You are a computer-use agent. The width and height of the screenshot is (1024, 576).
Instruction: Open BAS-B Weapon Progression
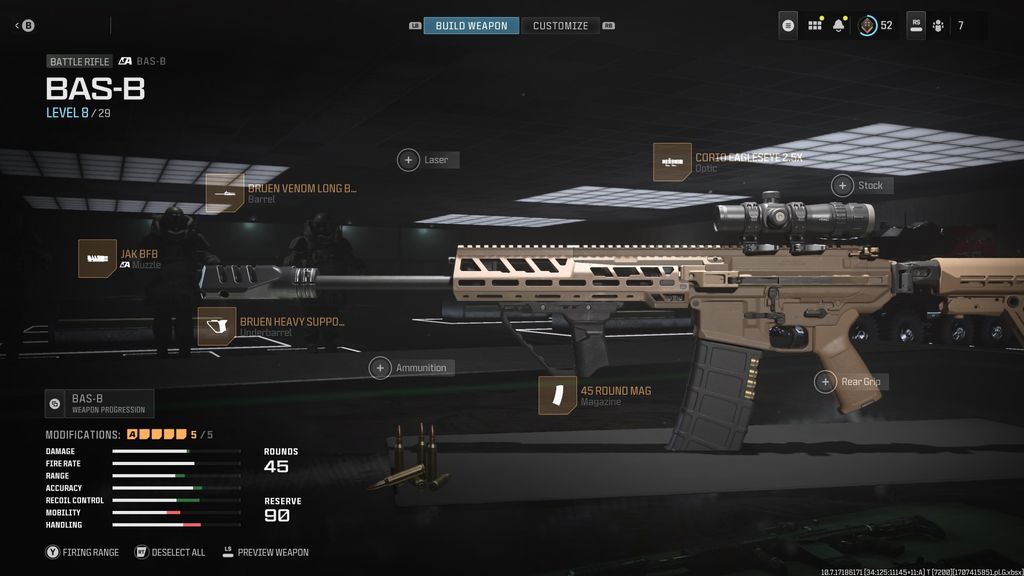pos(99,404)
